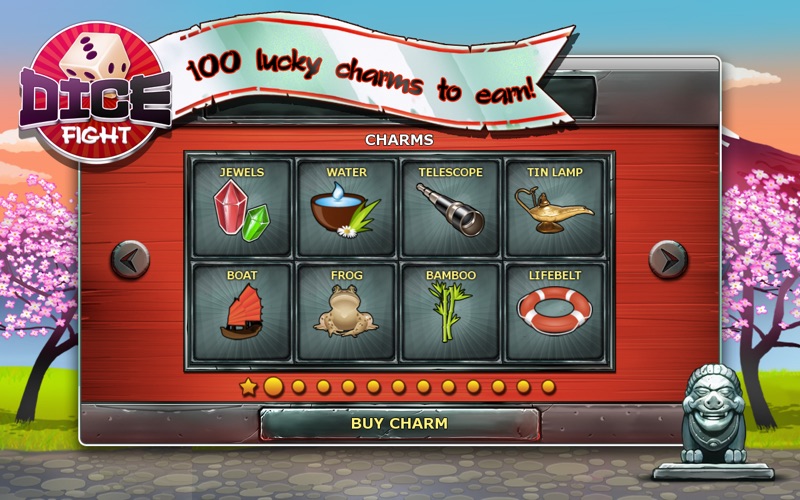Image resolution: width=800 pixels, height=500 pixels.
Task: Select the star page indicator
Action: click(248, 387)
